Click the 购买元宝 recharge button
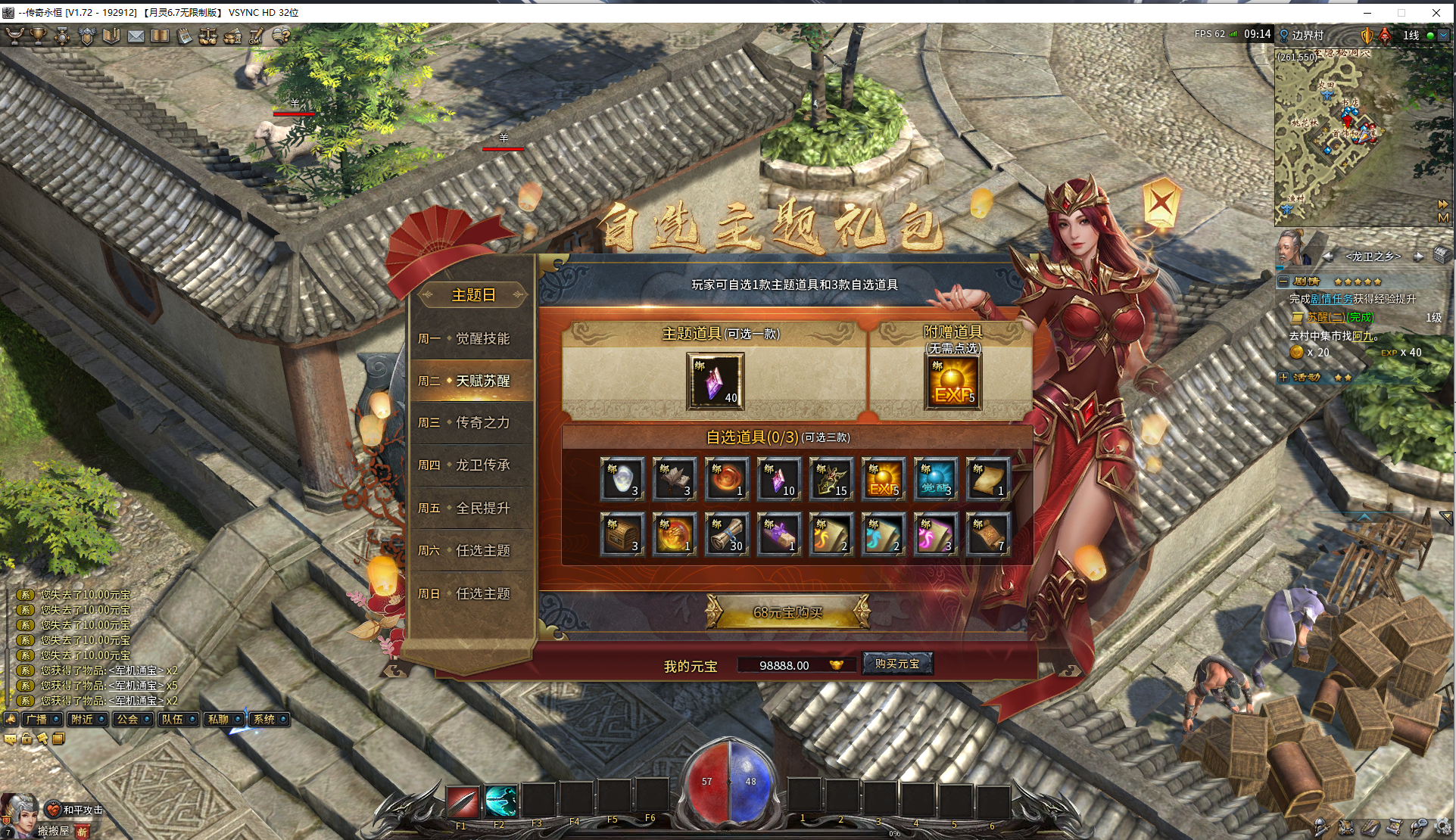 point(897,664)
